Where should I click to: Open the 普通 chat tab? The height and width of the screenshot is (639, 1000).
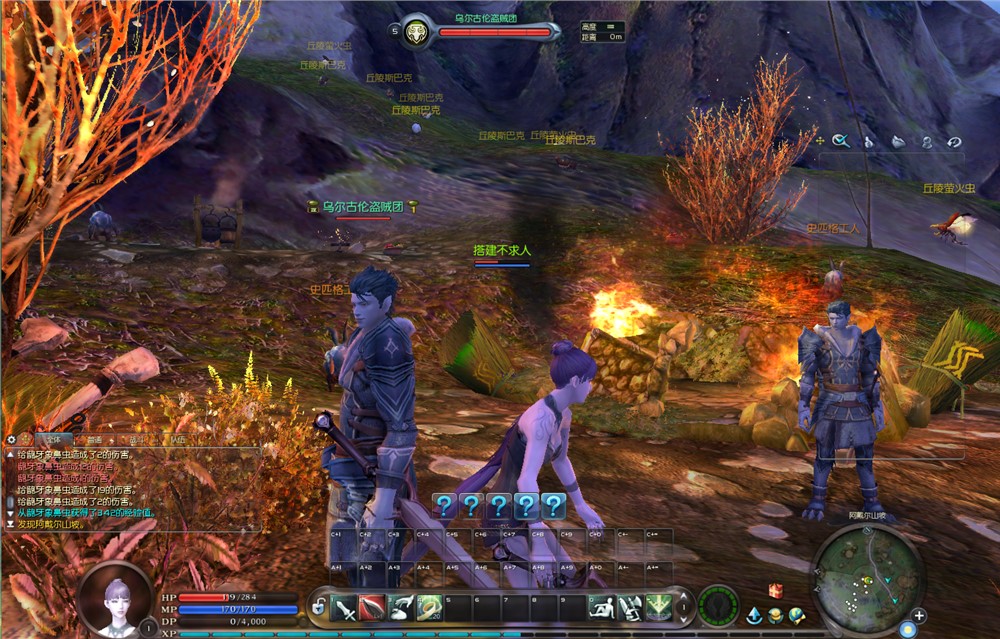click(94, 439)
